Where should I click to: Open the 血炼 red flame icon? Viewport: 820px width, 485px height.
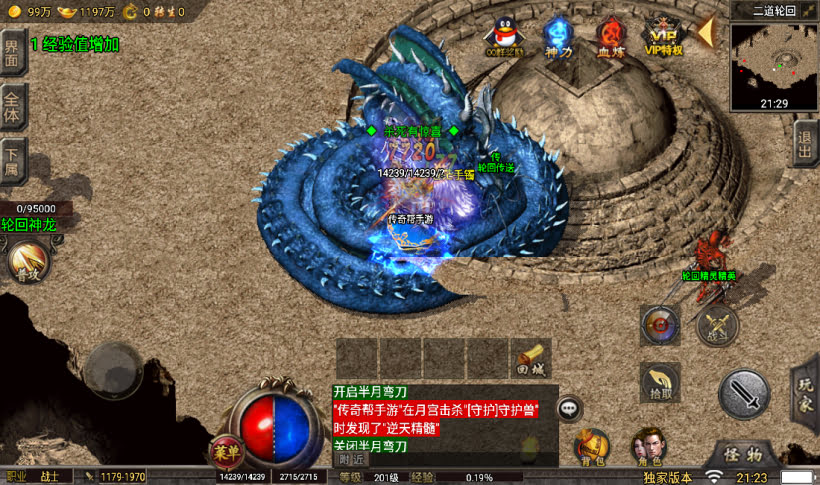[609, 36]
